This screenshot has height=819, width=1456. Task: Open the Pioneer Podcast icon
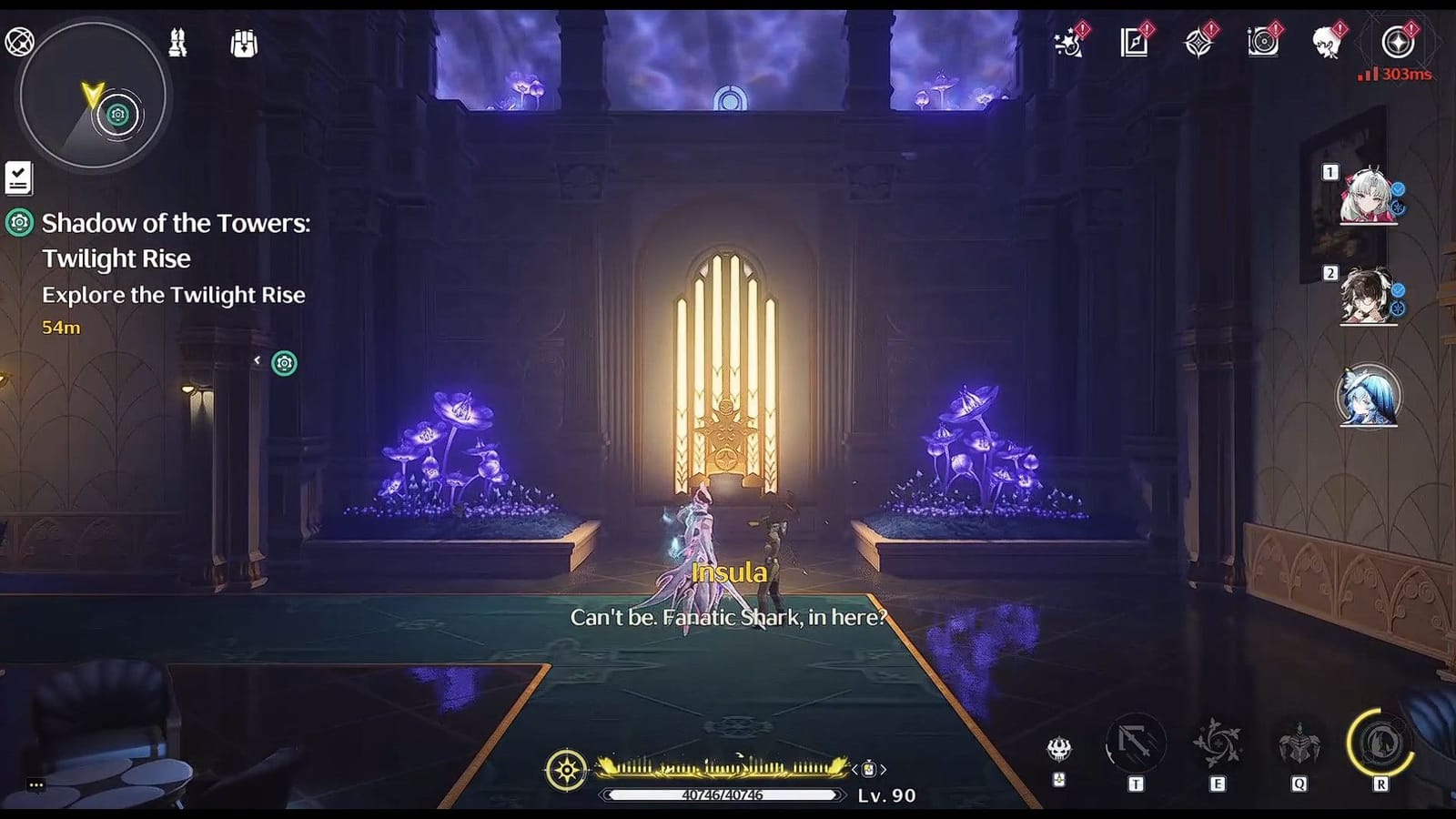point(1265,43)
